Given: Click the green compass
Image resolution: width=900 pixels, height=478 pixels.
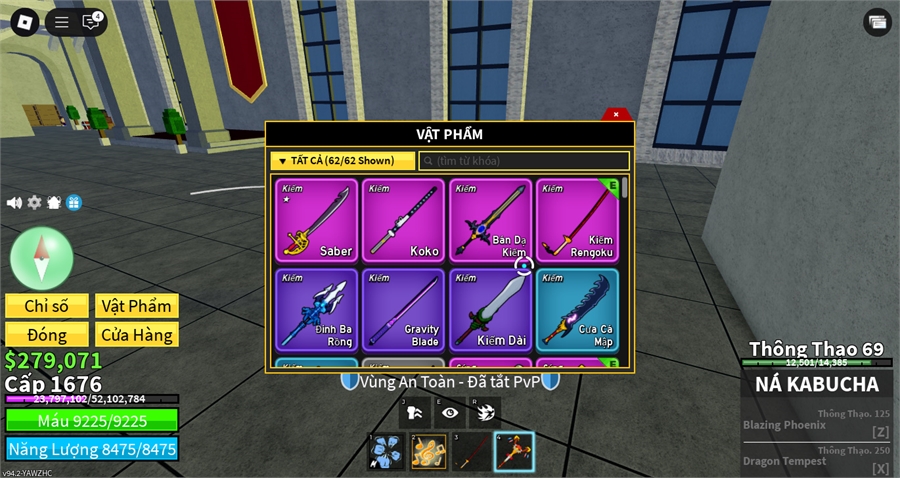Looking at the screenshot, I should 41,258.
